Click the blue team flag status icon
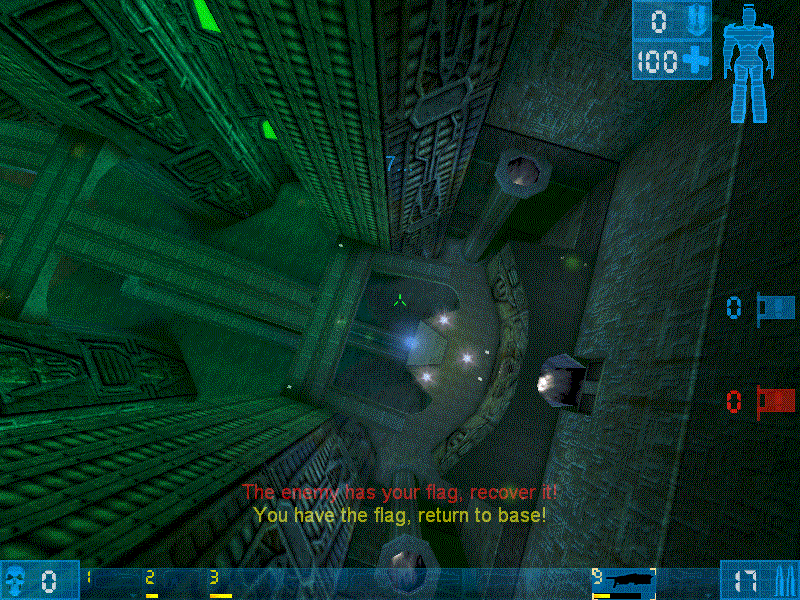800x600 pixels. click(775, 306)
